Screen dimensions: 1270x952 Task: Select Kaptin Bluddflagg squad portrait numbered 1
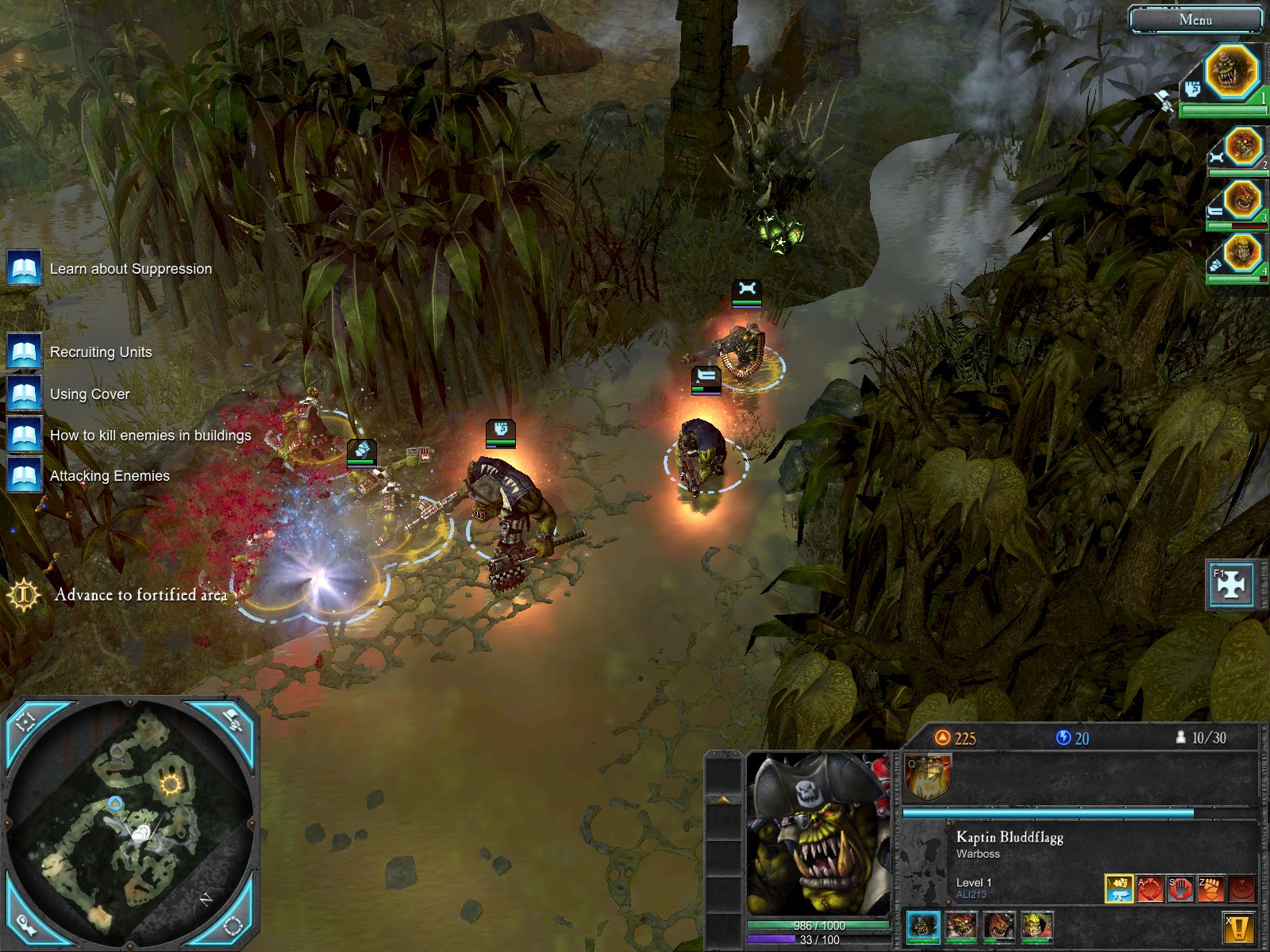click(x=1231, y=72)
